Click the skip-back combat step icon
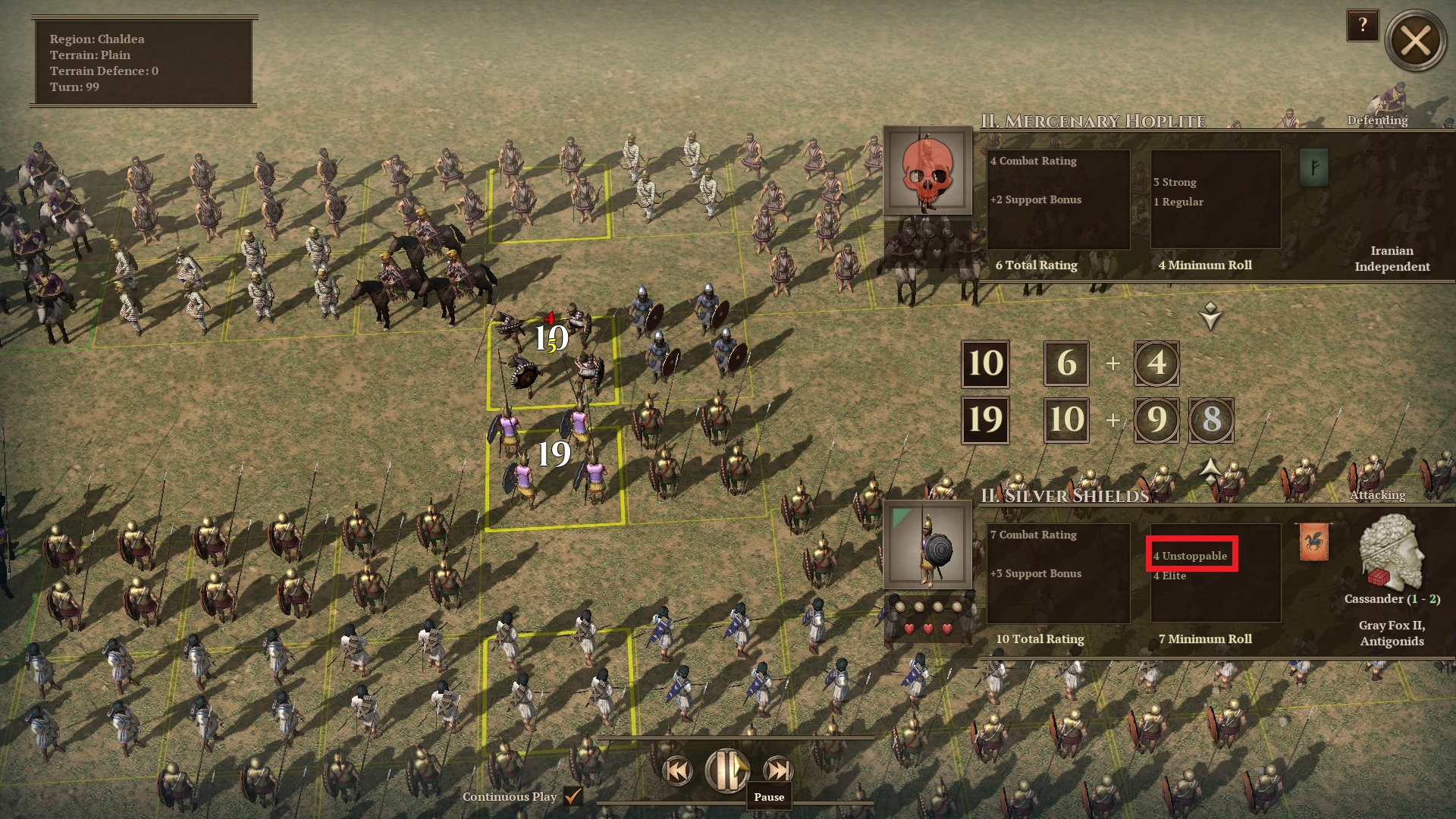 pyautogui.click(x=676, y=770)
